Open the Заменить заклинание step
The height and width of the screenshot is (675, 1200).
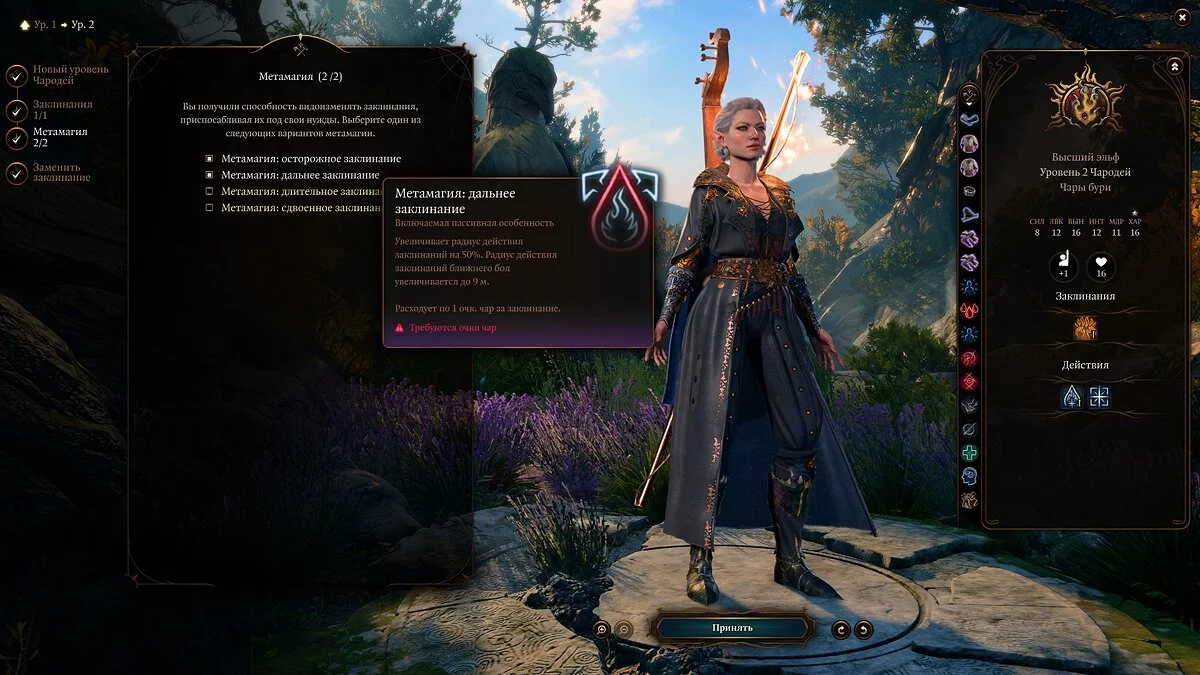[17, 173]
